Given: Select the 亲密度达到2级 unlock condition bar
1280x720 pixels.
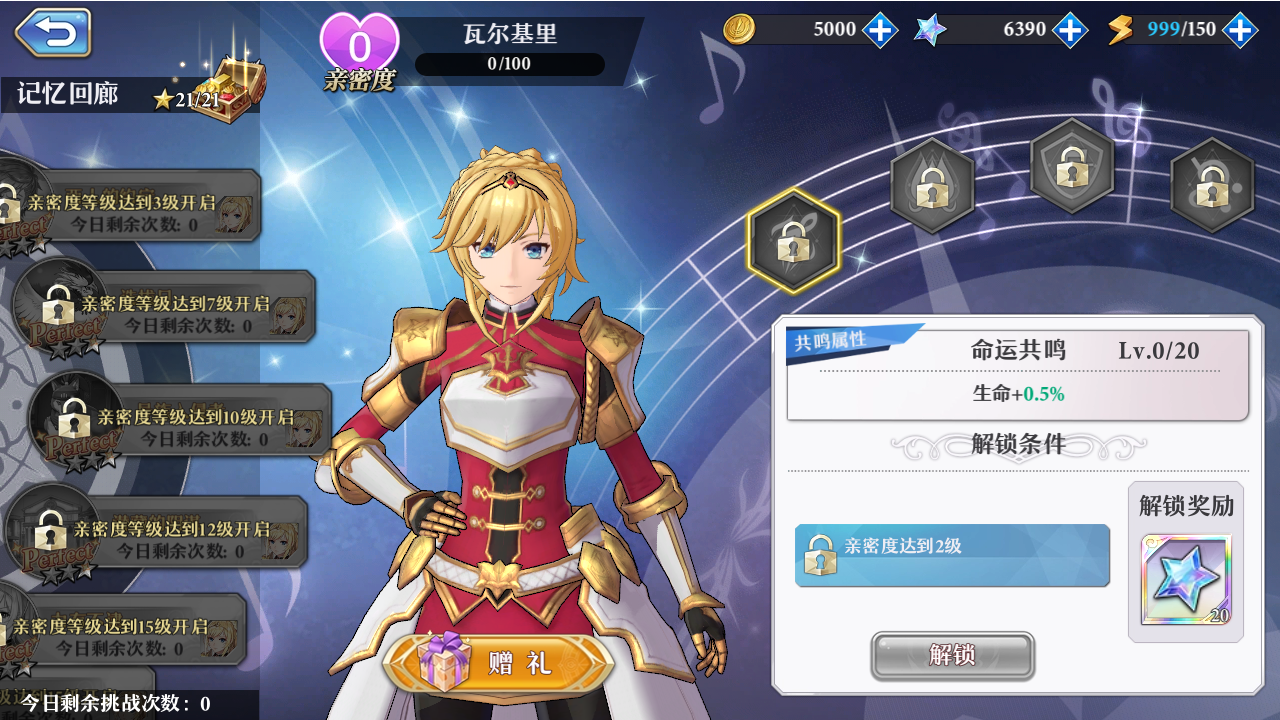Looking at the screenshot, I should 950,556.
